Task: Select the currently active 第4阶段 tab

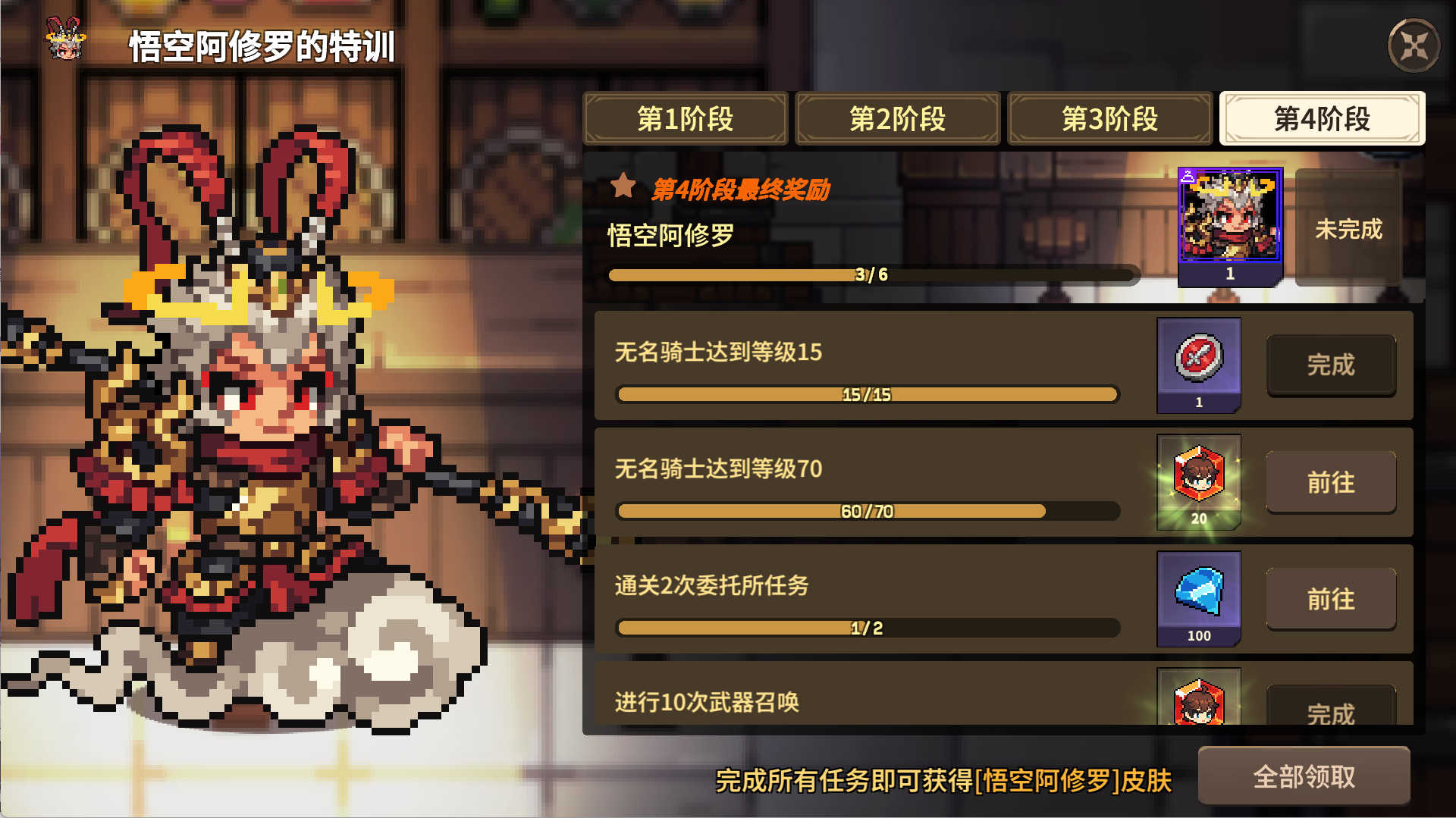Action: click(1323, 119)
